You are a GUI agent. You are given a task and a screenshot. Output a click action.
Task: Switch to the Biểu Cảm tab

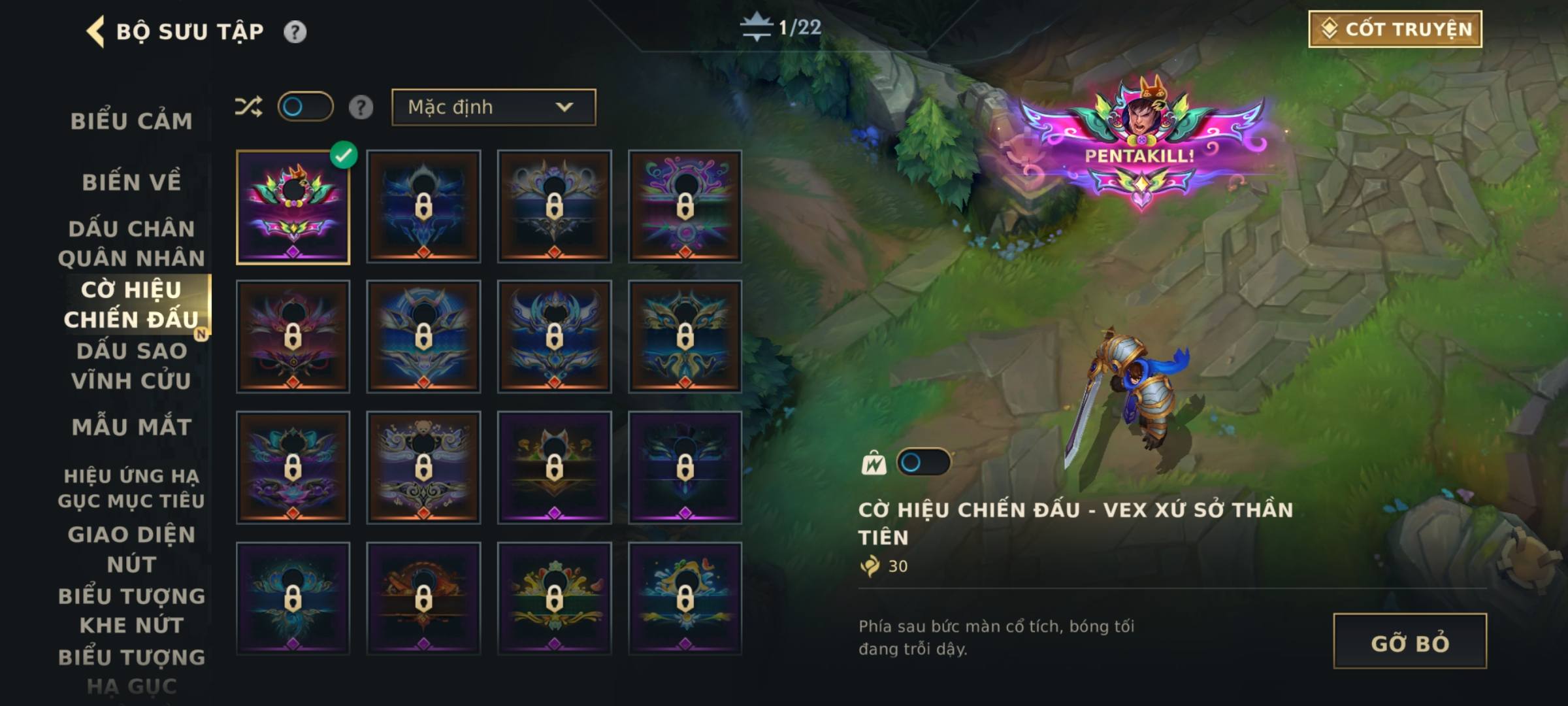tap(131, 121)
